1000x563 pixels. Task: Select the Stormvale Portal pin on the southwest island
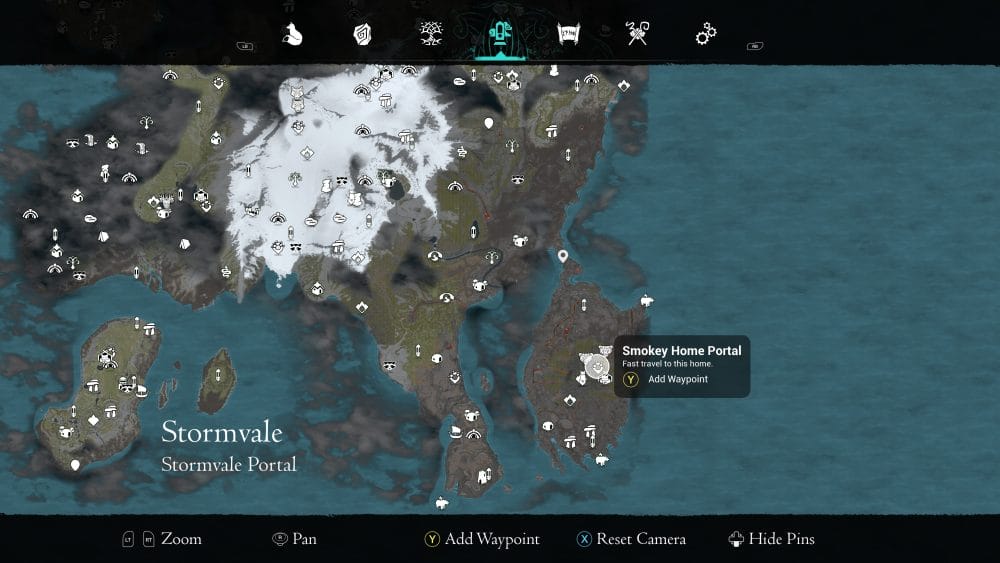[75, 465]
